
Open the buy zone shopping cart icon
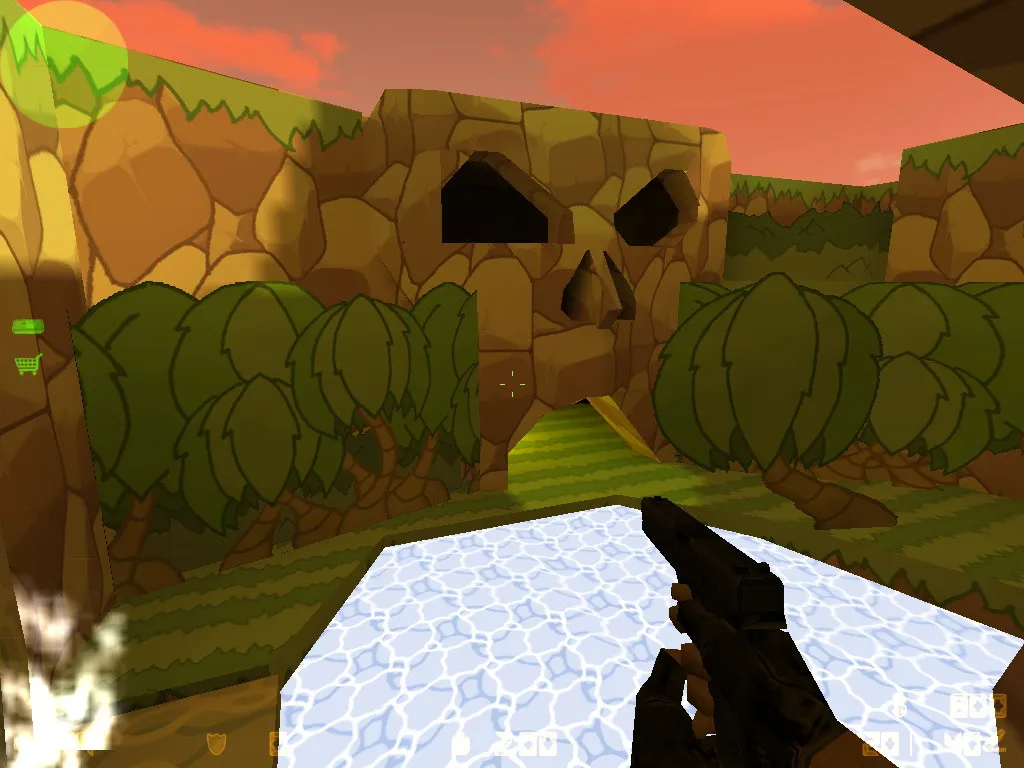[28, 364]
